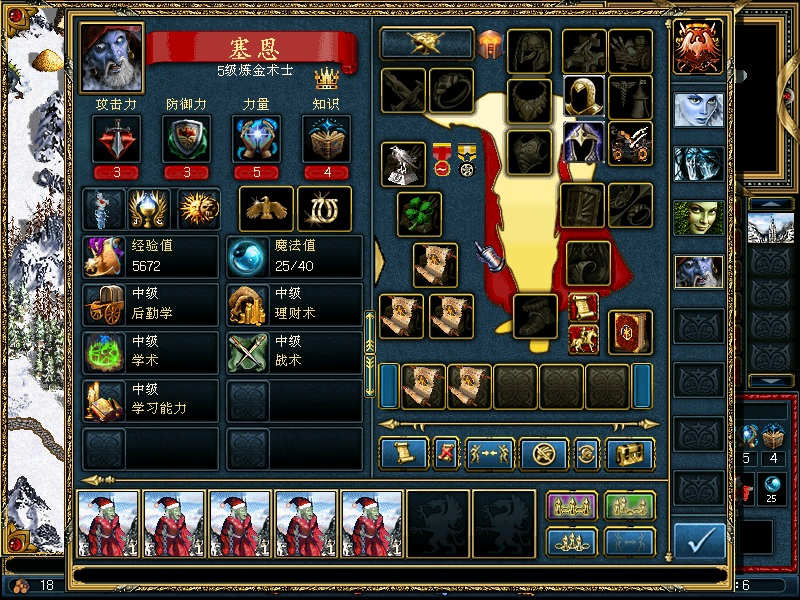Select the hero's blue-faced portrait

(111, 58)
